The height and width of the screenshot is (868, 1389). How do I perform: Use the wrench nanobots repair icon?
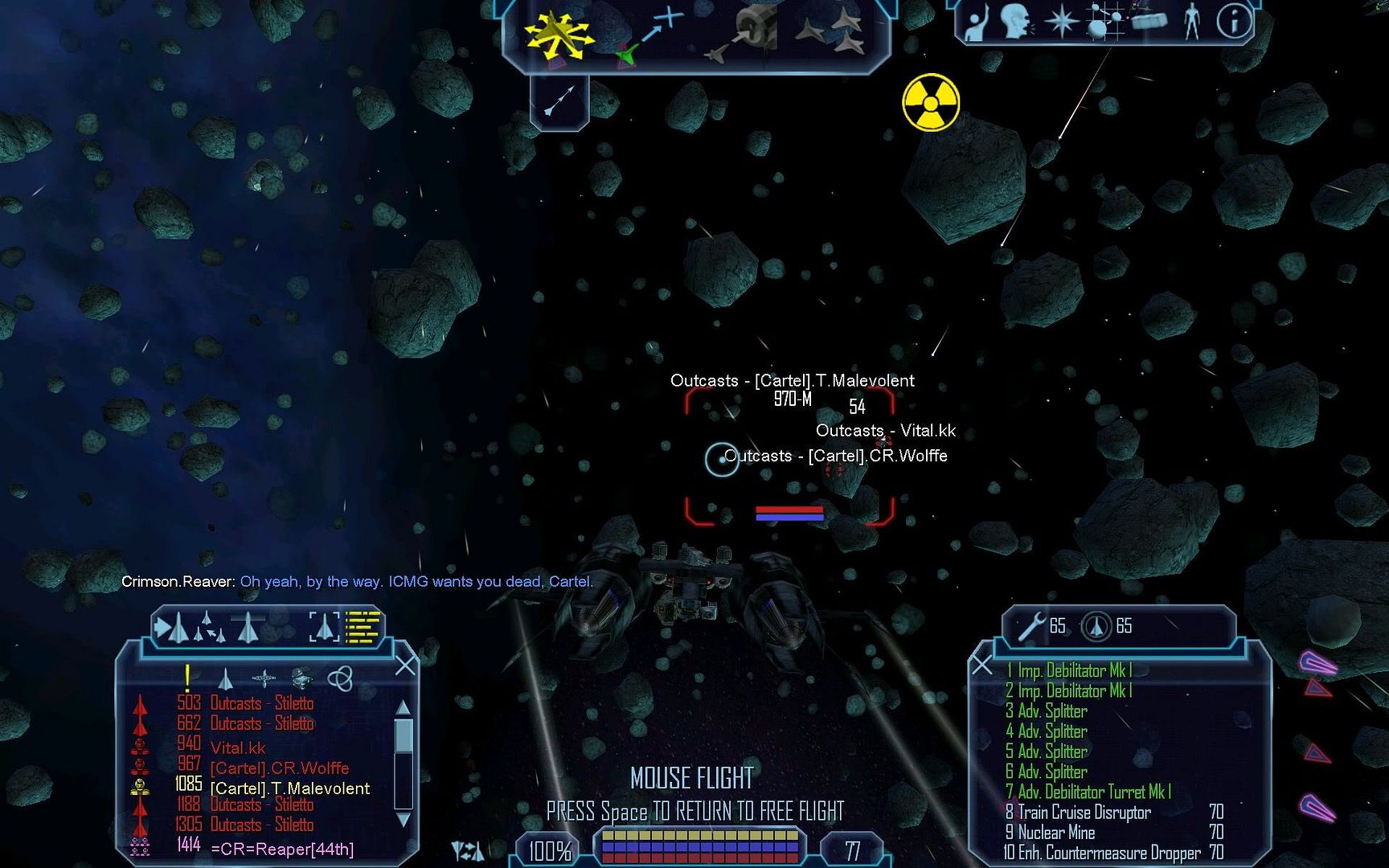click(x=1031, y=626)
